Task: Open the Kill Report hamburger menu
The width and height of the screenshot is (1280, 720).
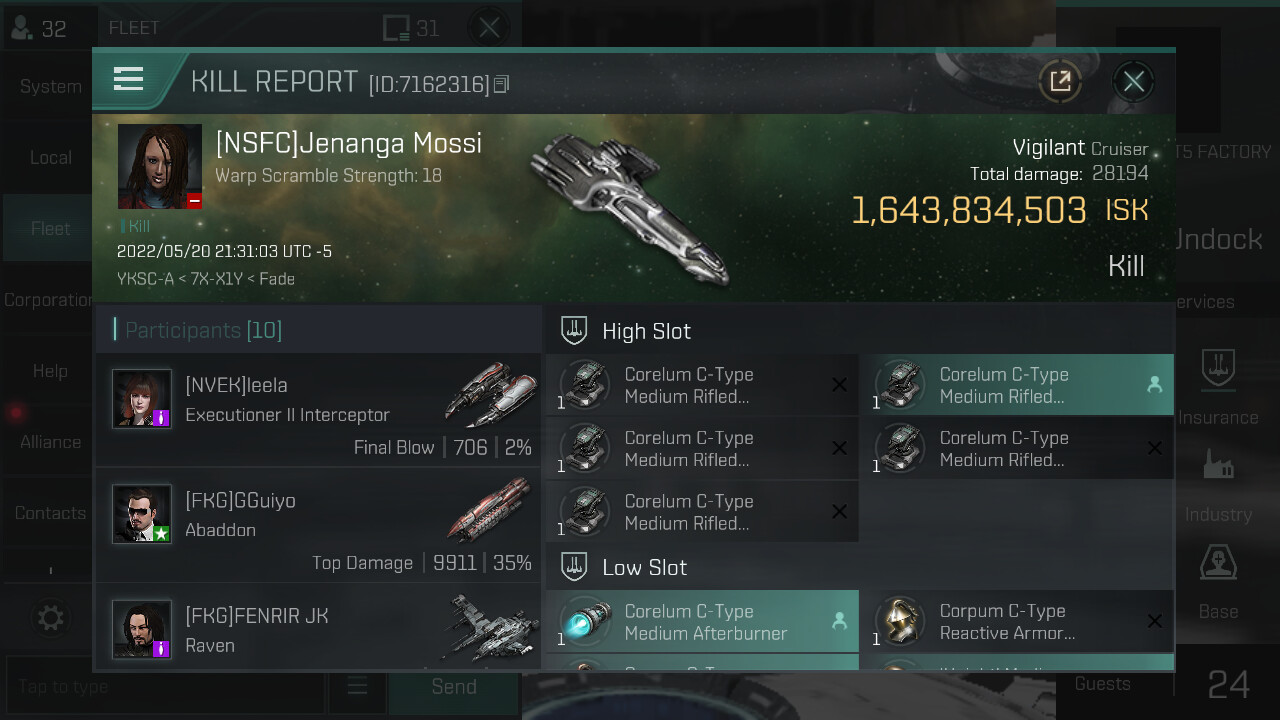Action: coord(129,79)
